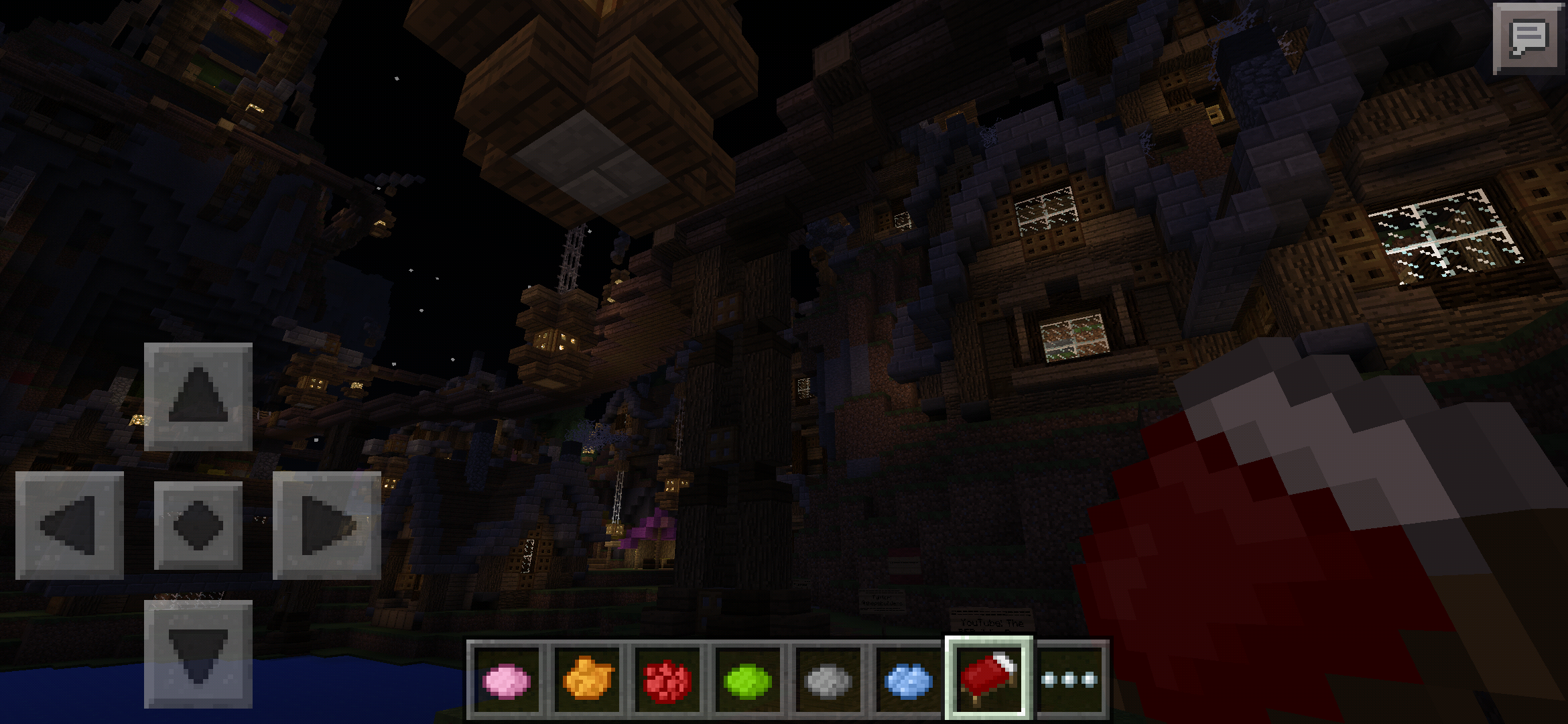Tap the strafe right arrow

click(327, 525)
